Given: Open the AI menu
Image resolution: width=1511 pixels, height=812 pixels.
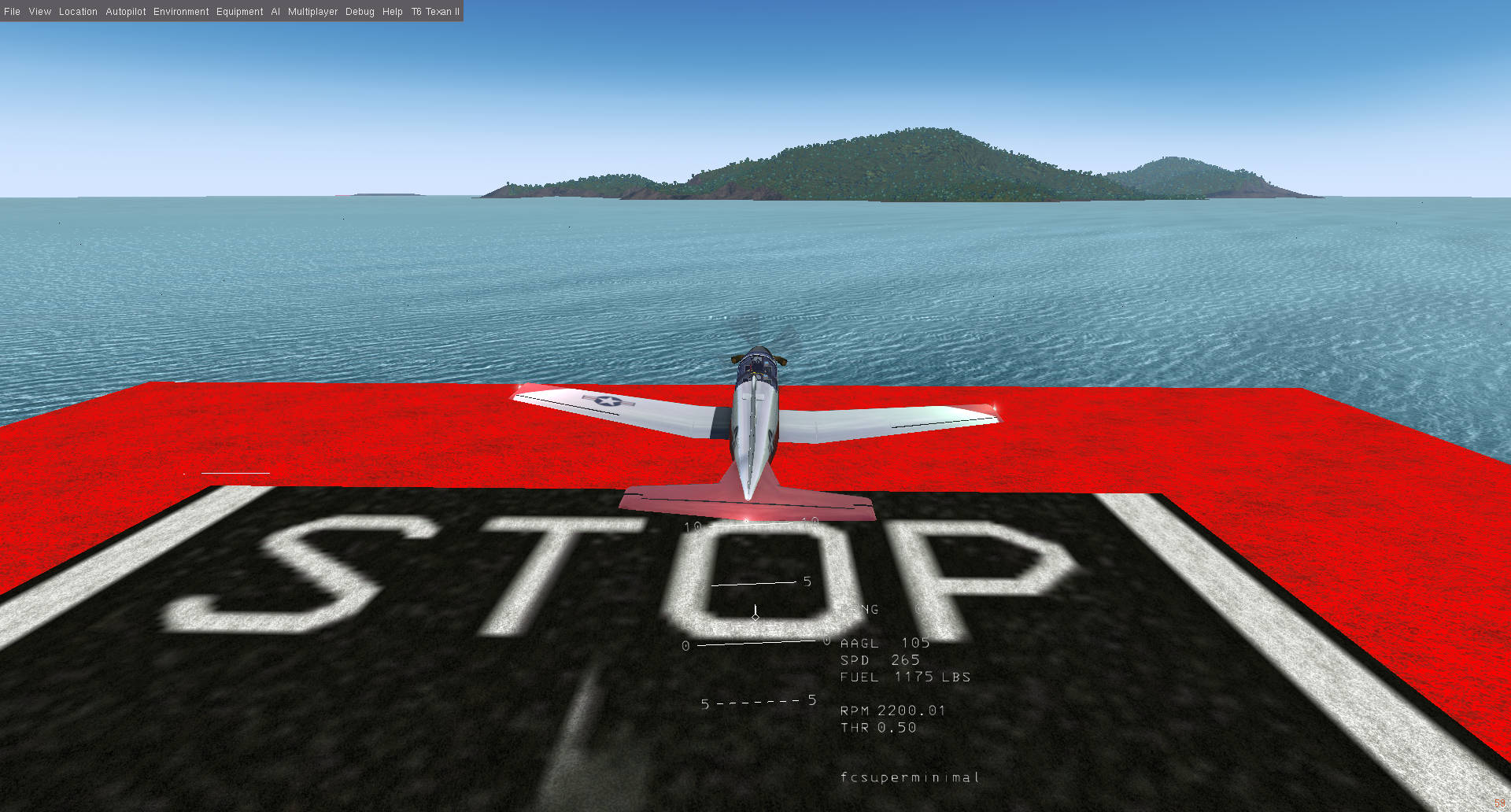Looking at the screenshot, I should tap(275, 11).
